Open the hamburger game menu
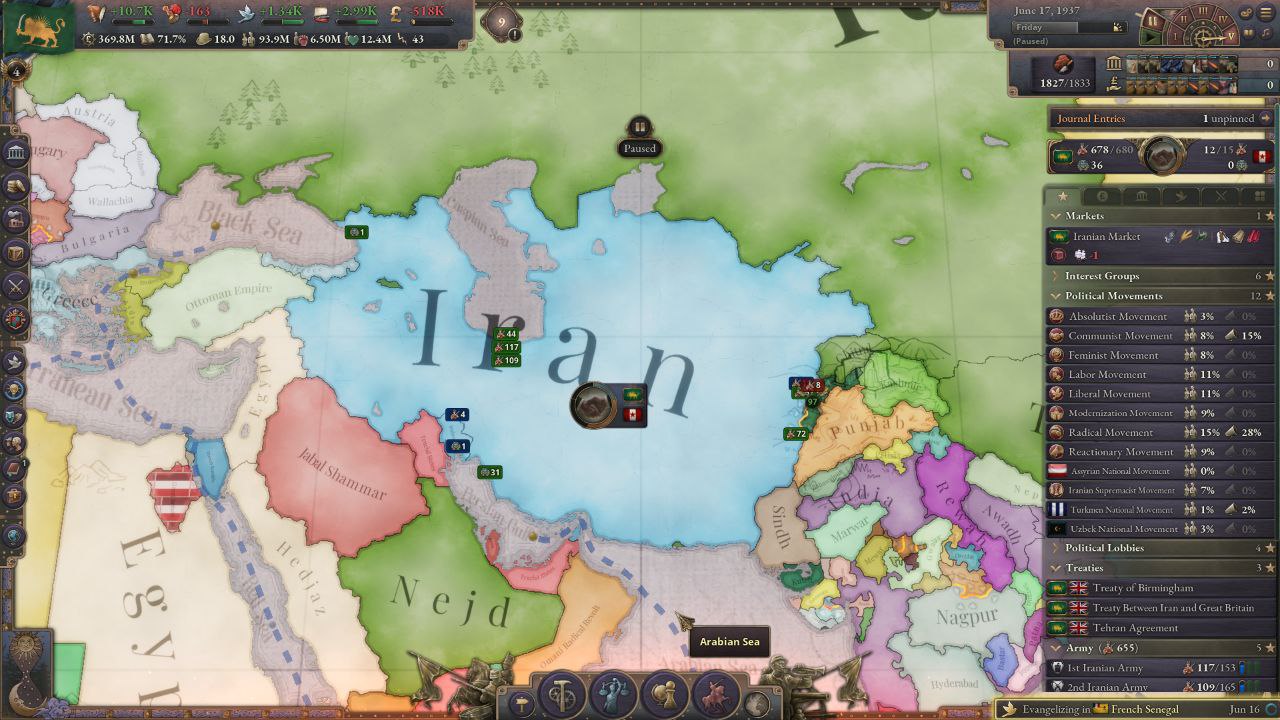 point(1267,14)
